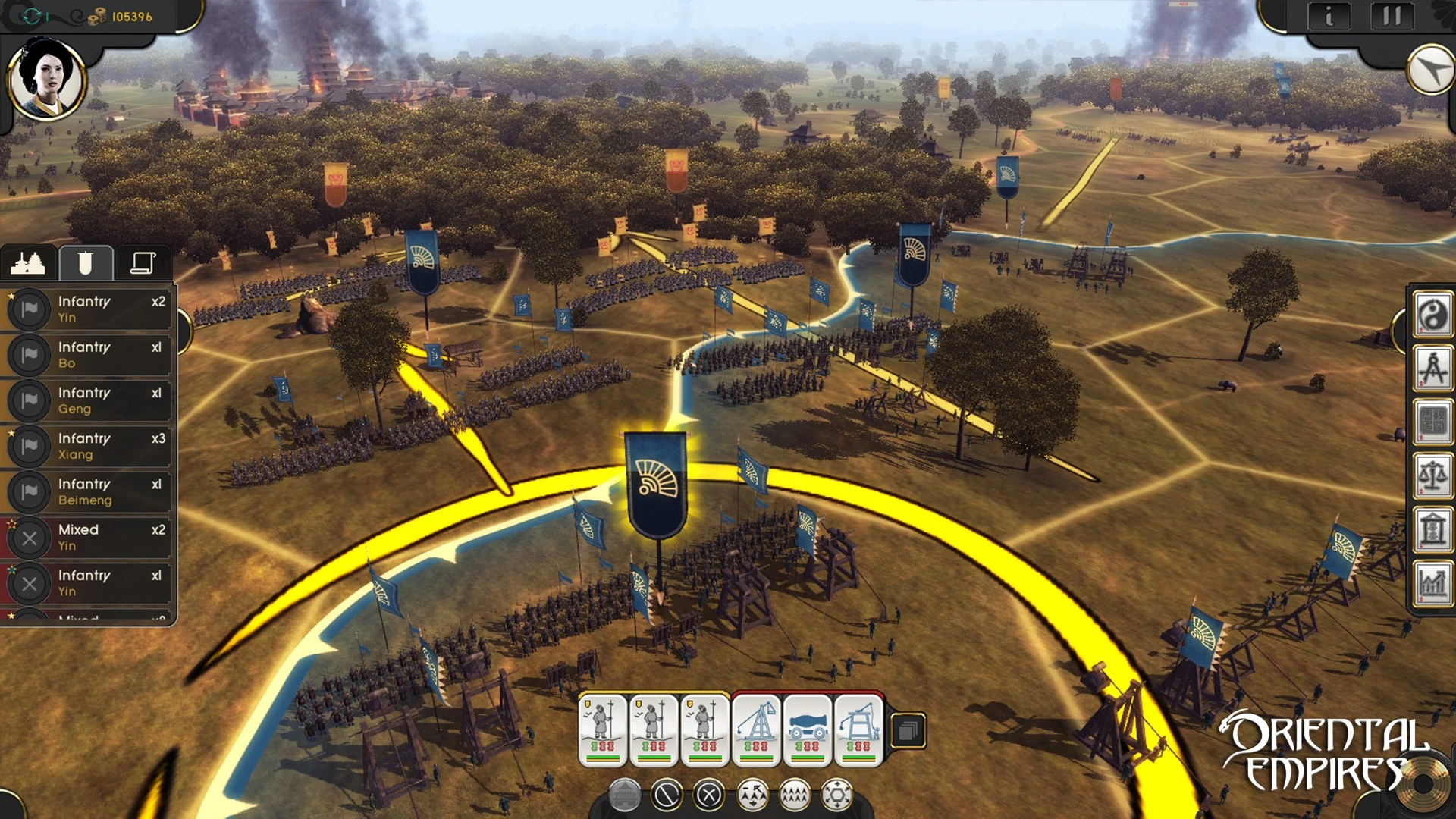Switch to the scroll tab

pos(143,263)
